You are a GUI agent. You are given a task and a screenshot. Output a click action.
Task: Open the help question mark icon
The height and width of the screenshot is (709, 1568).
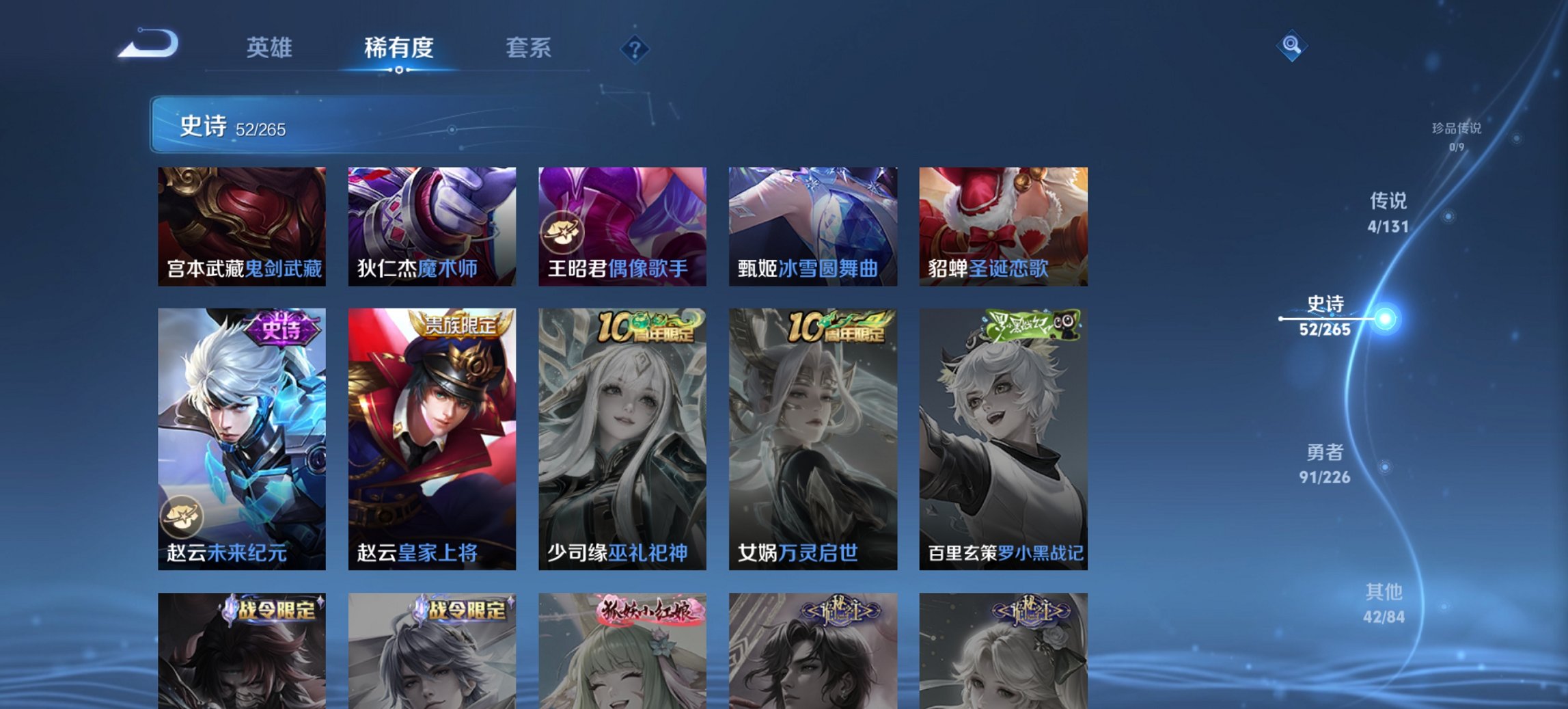pos(634,48)
